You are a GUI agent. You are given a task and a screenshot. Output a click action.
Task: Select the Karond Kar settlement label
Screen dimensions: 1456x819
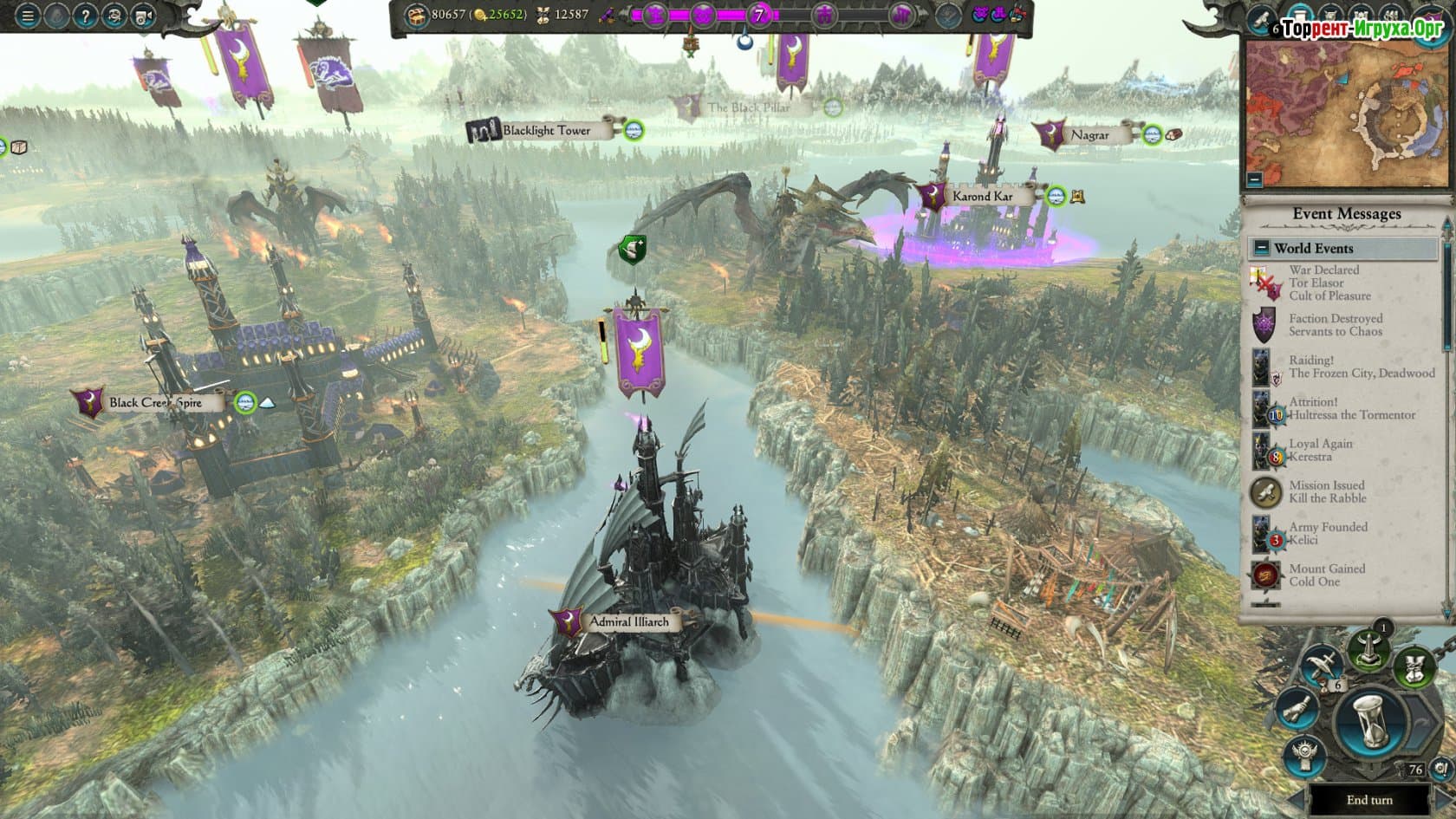click(981, 196)
